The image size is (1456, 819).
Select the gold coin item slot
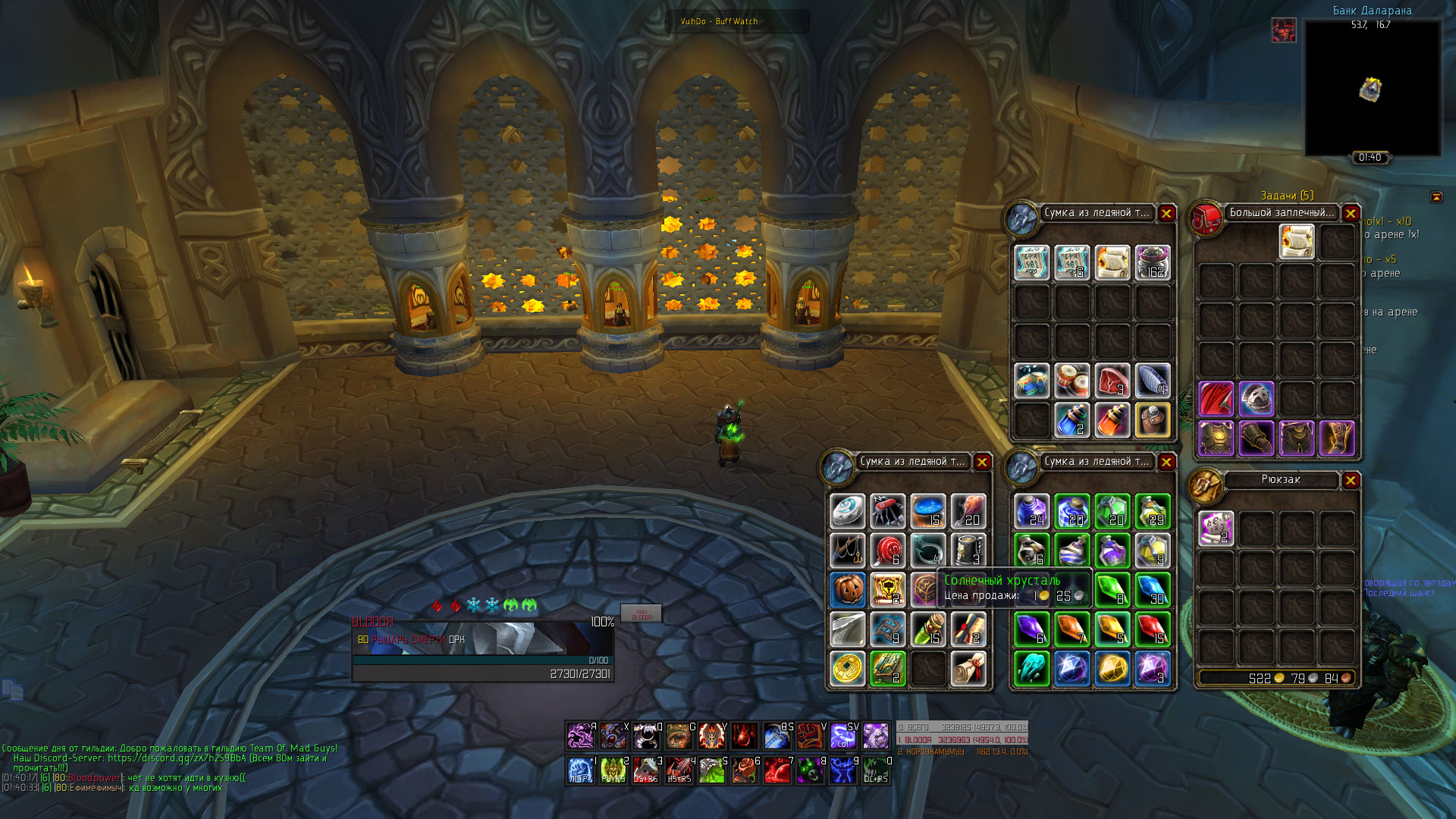(x=847, y=668)
